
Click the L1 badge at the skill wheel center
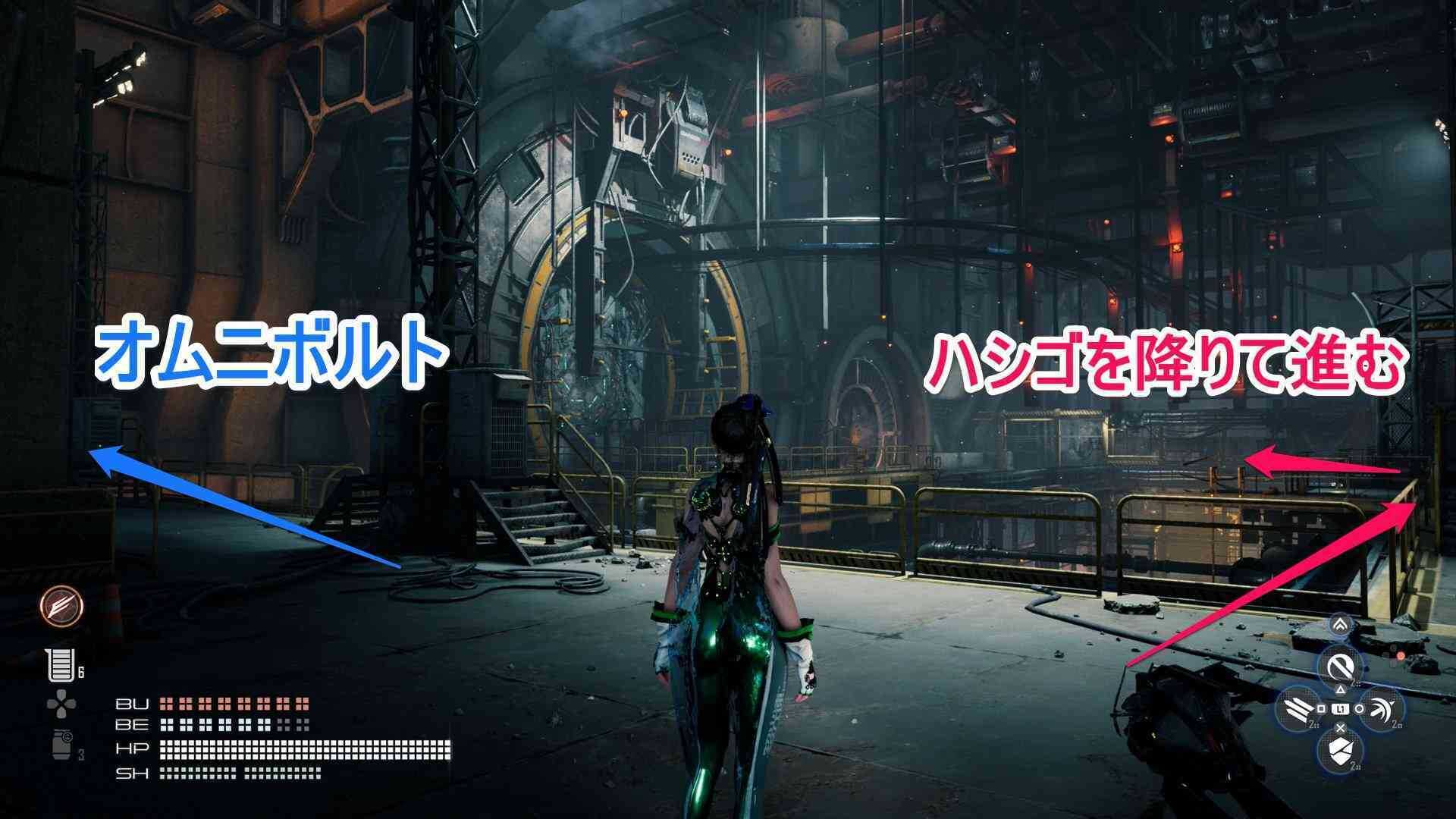click(x=1341, y=708)
